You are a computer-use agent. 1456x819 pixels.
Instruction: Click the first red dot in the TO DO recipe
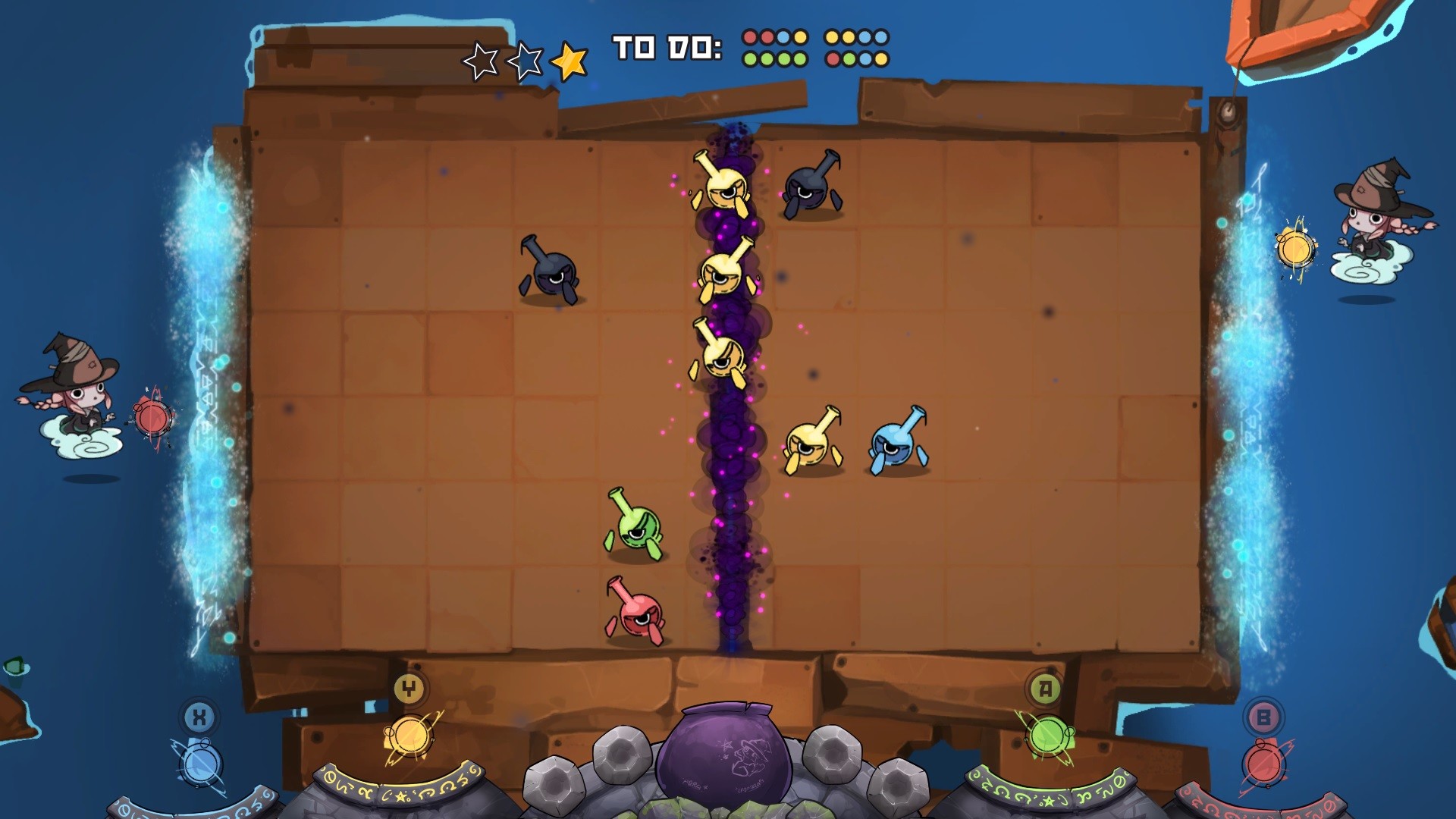[749, 36]
